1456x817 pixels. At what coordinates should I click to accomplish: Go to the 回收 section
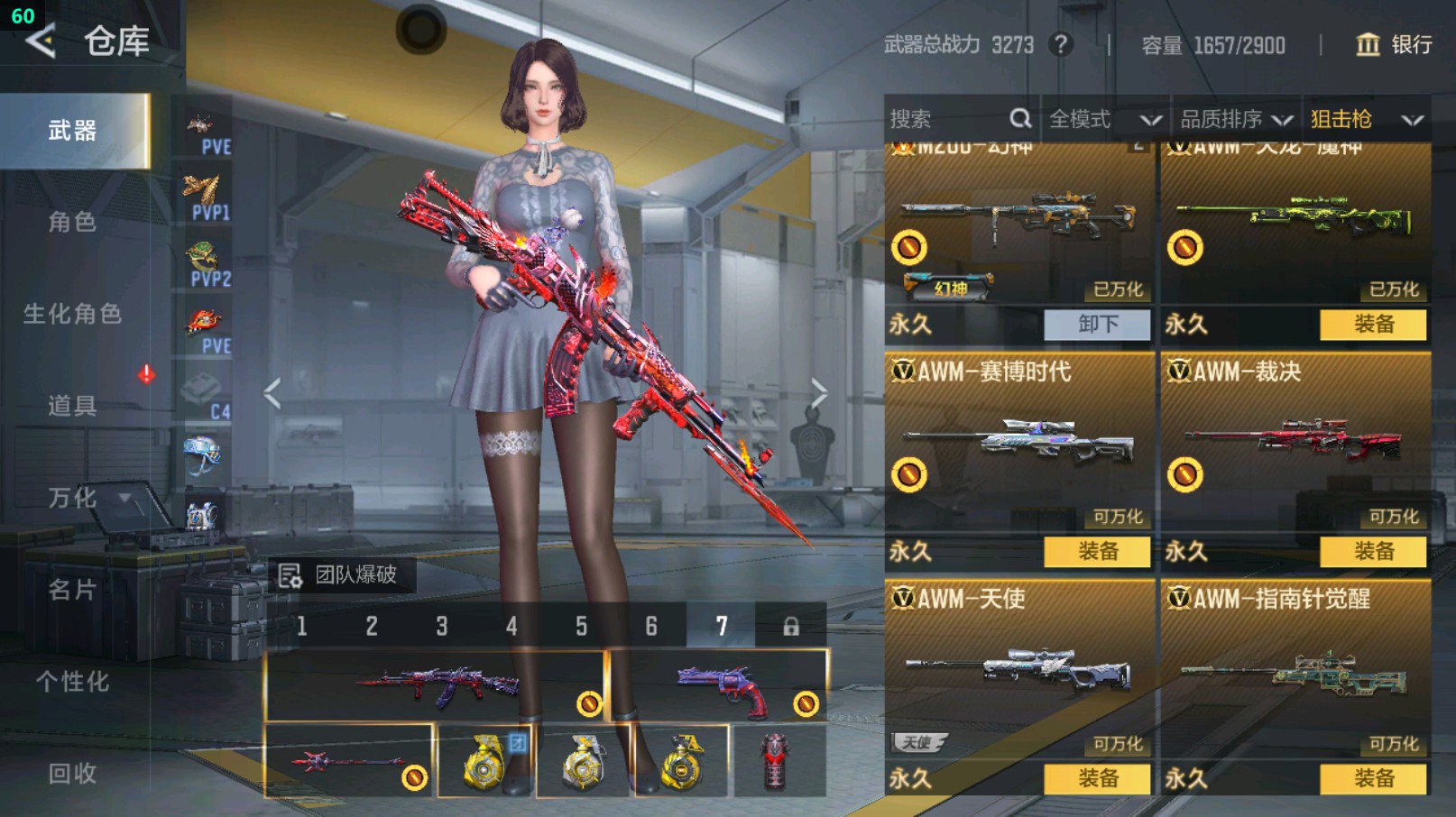(73, 773)
